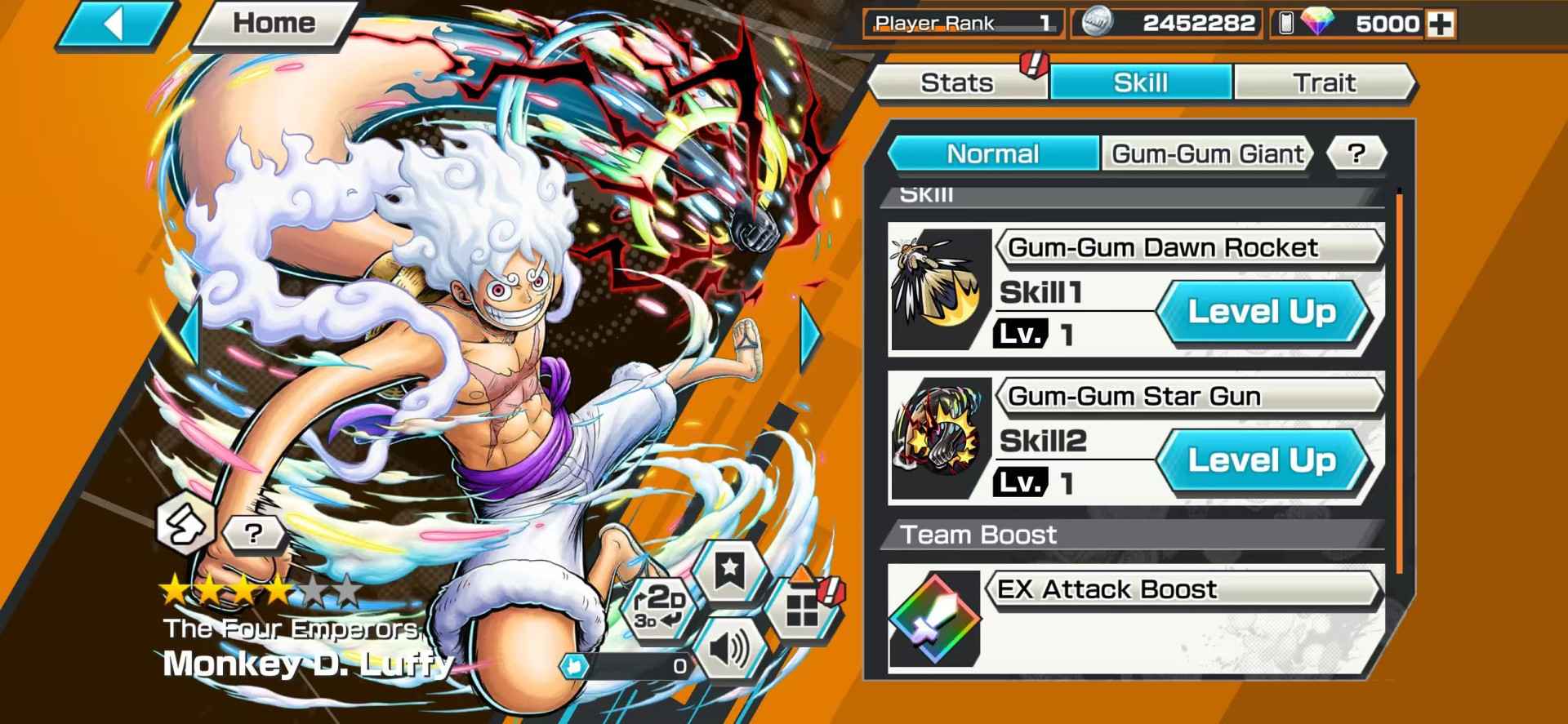This screenshot has width=1568, height=724.
Task: Switch skill view to Gum-Gum Giant mode
Action: pos(1206,153)
